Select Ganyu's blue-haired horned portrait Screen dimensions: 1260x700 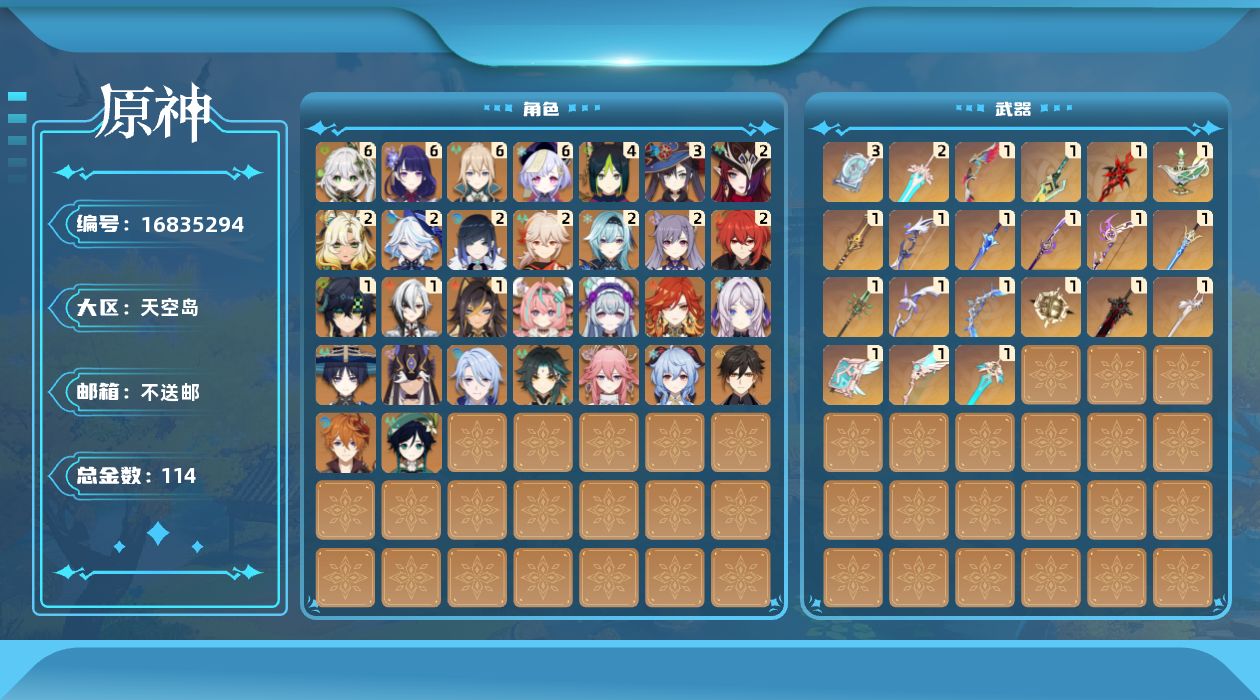coord(676,375)
